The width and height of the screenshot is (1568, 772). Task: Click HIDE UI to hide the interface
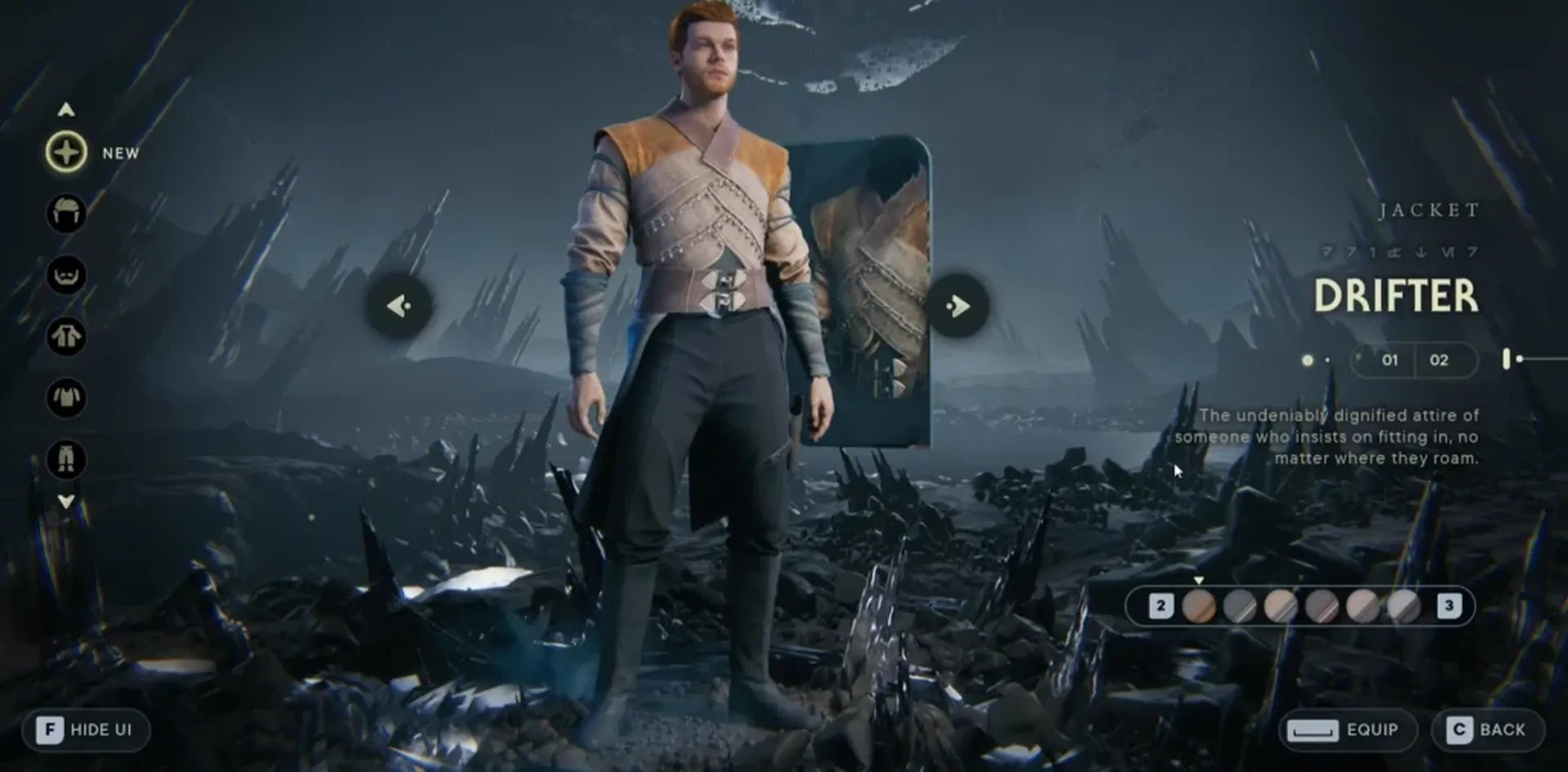click(x=87, y=730)
